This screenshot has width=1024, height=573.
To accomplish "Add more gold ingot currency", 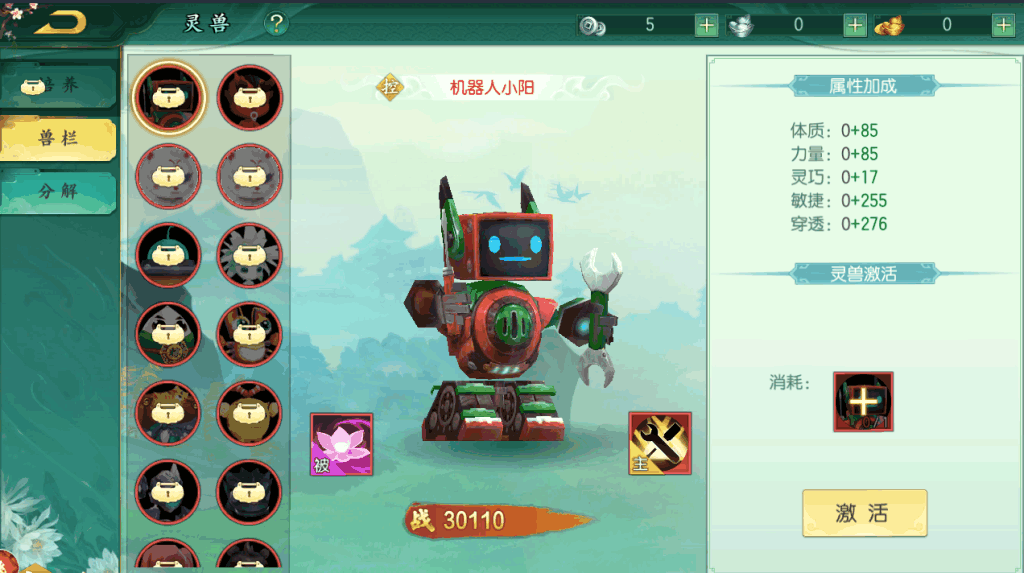I will point(1003,25).
